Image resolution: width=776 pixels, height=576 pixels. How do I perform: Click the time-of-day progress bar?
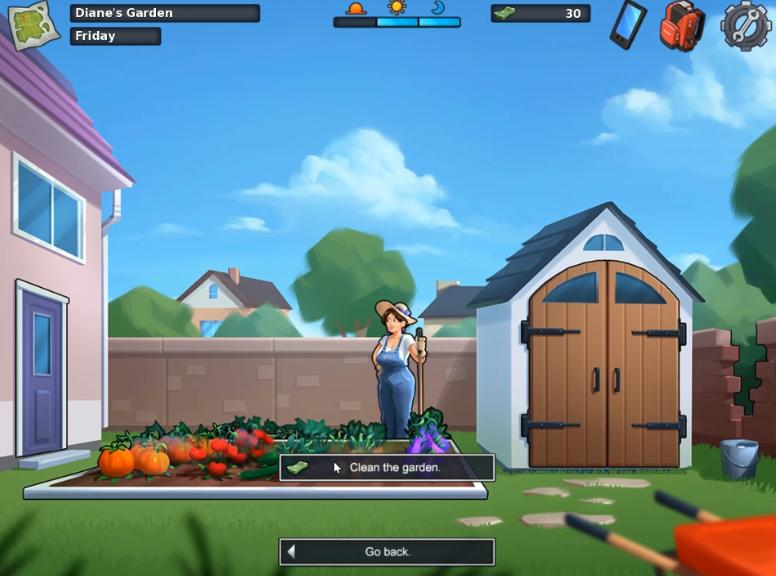397,21
